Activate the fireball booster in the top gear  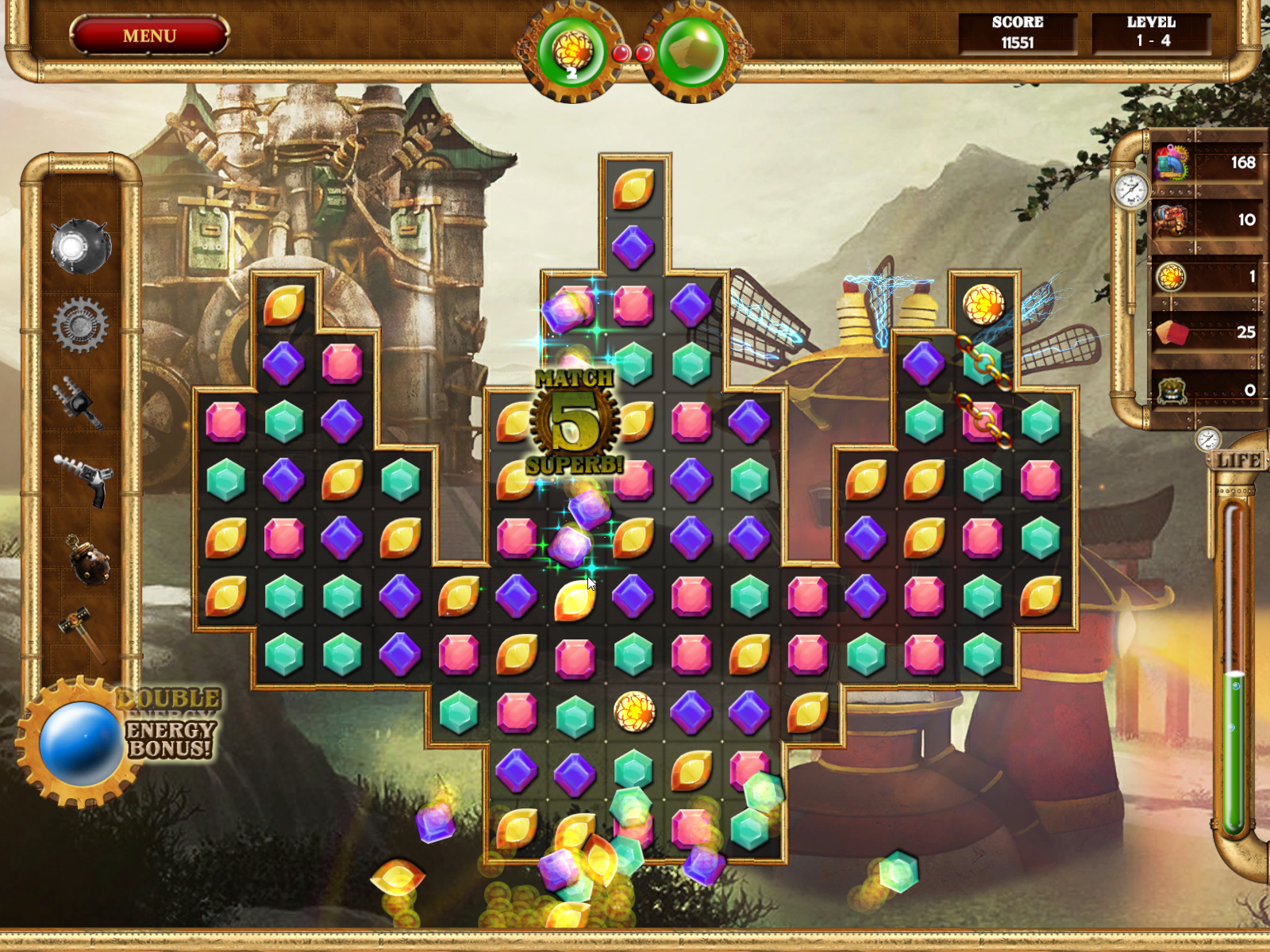coord(571,49)
